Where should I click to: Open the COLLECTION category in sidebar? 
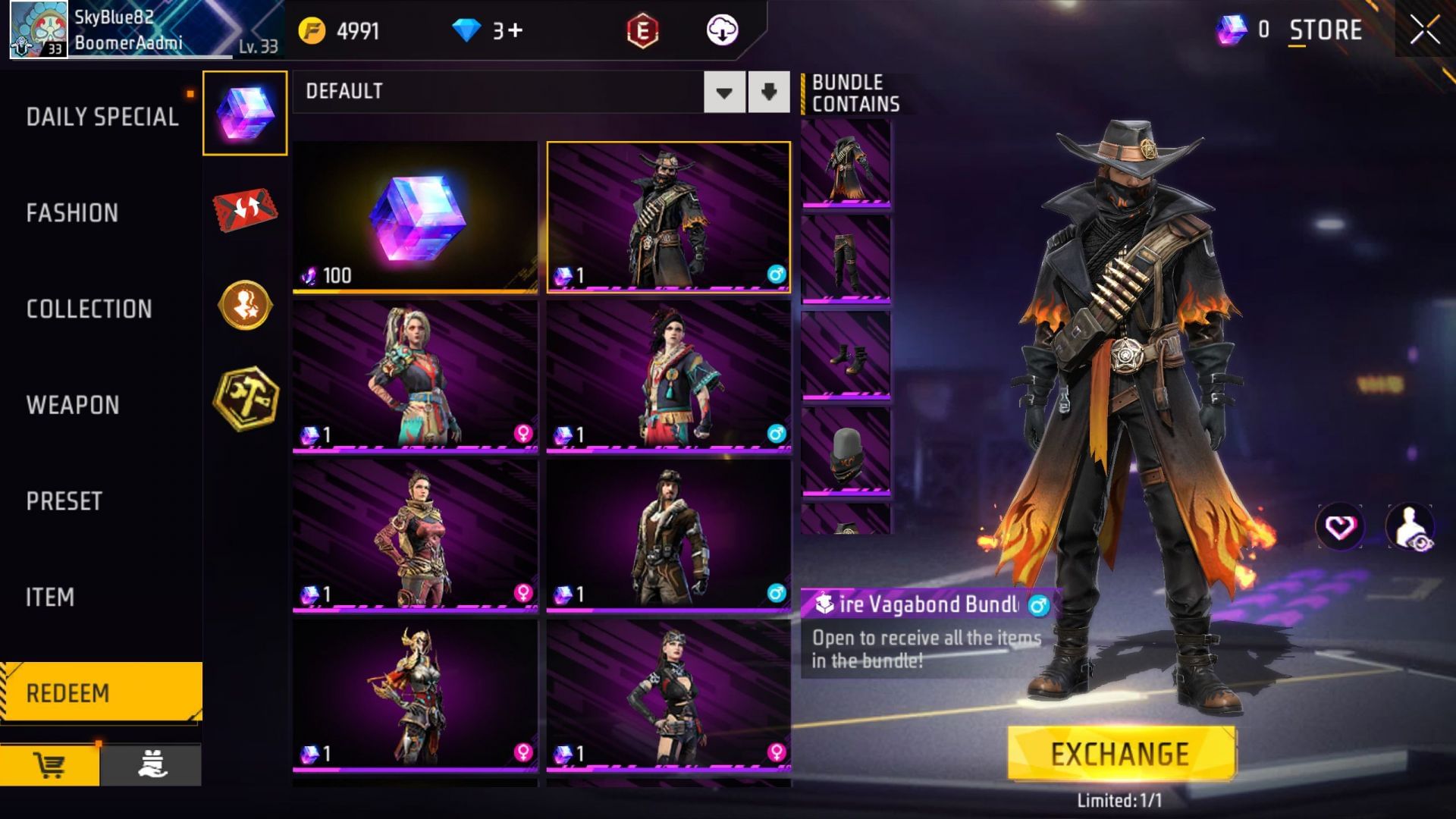click(87, 309)
